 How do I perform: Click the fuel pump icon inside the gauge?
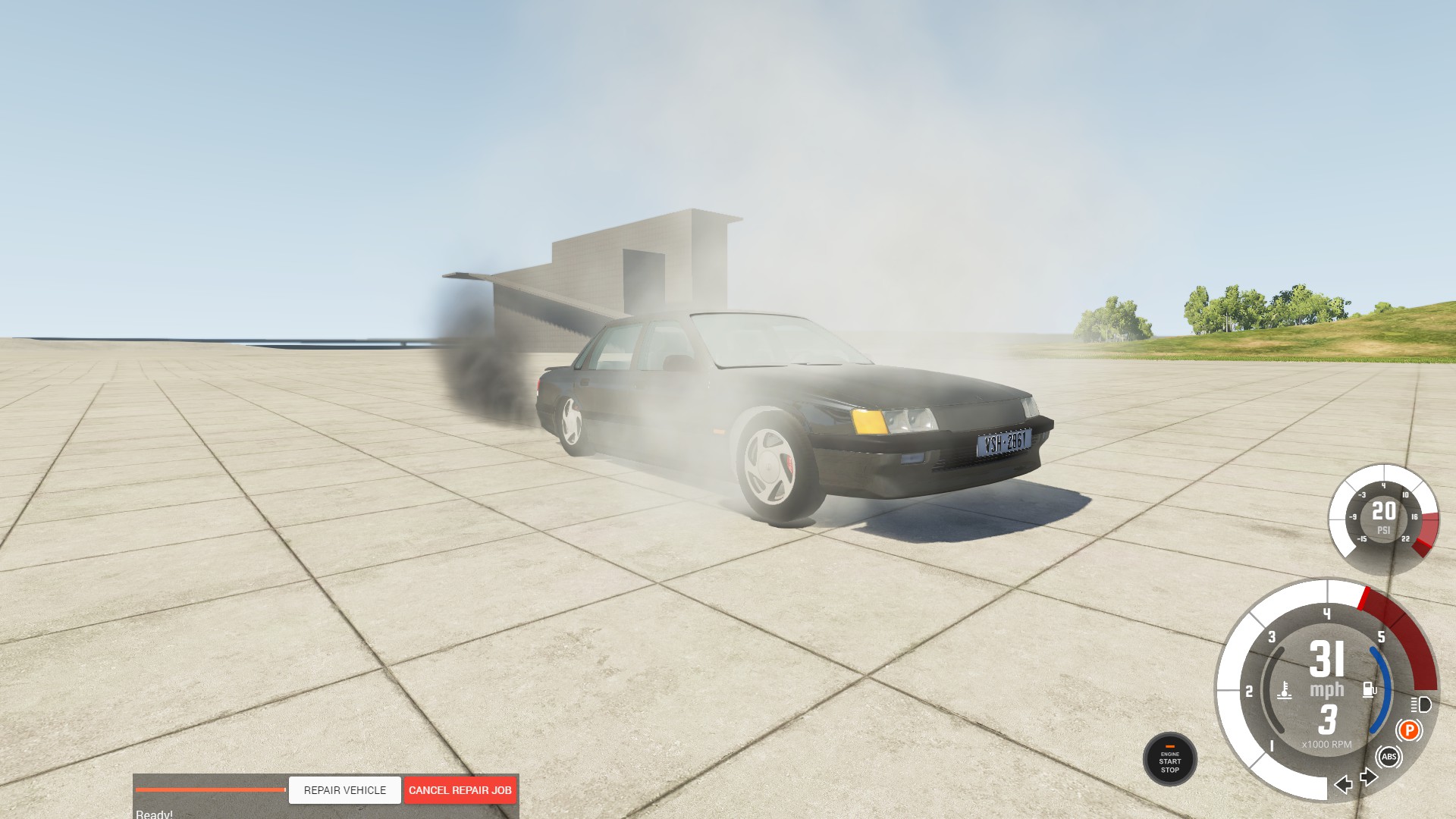pyautogui.click(x=1369, y=689)
